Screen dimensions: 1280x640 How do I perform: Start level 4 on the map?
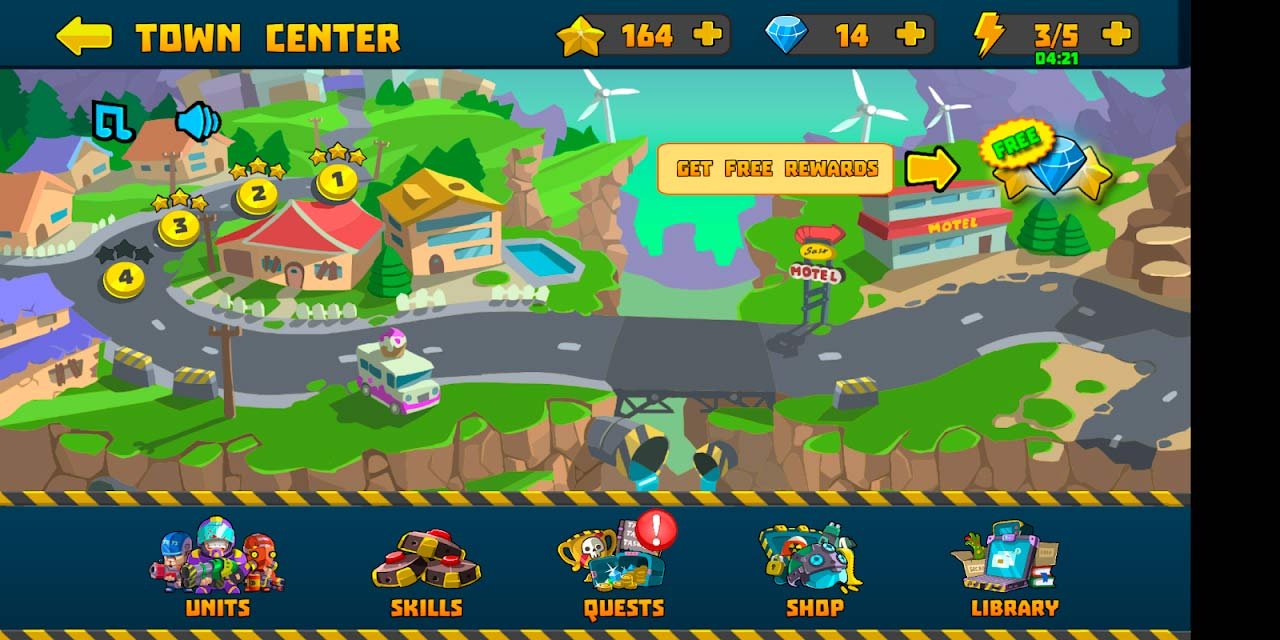(124, 279)
